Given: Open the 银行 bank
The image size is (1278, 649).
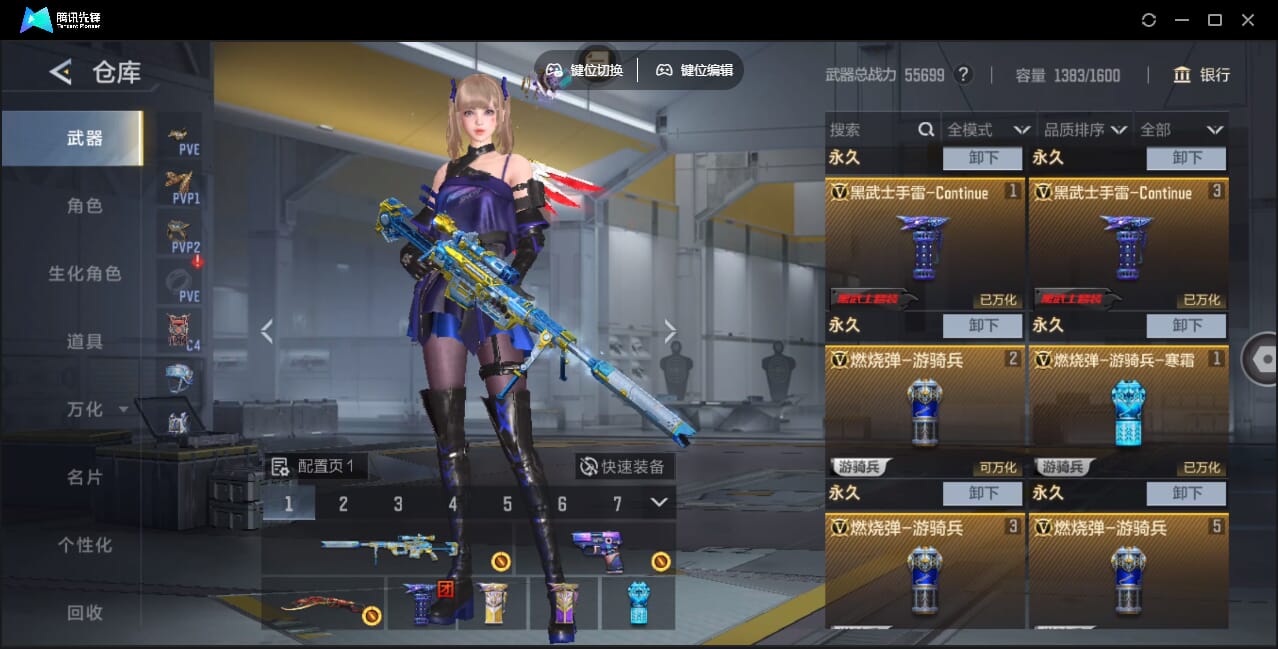Looking at the screenshot, I should point(1202,75).
